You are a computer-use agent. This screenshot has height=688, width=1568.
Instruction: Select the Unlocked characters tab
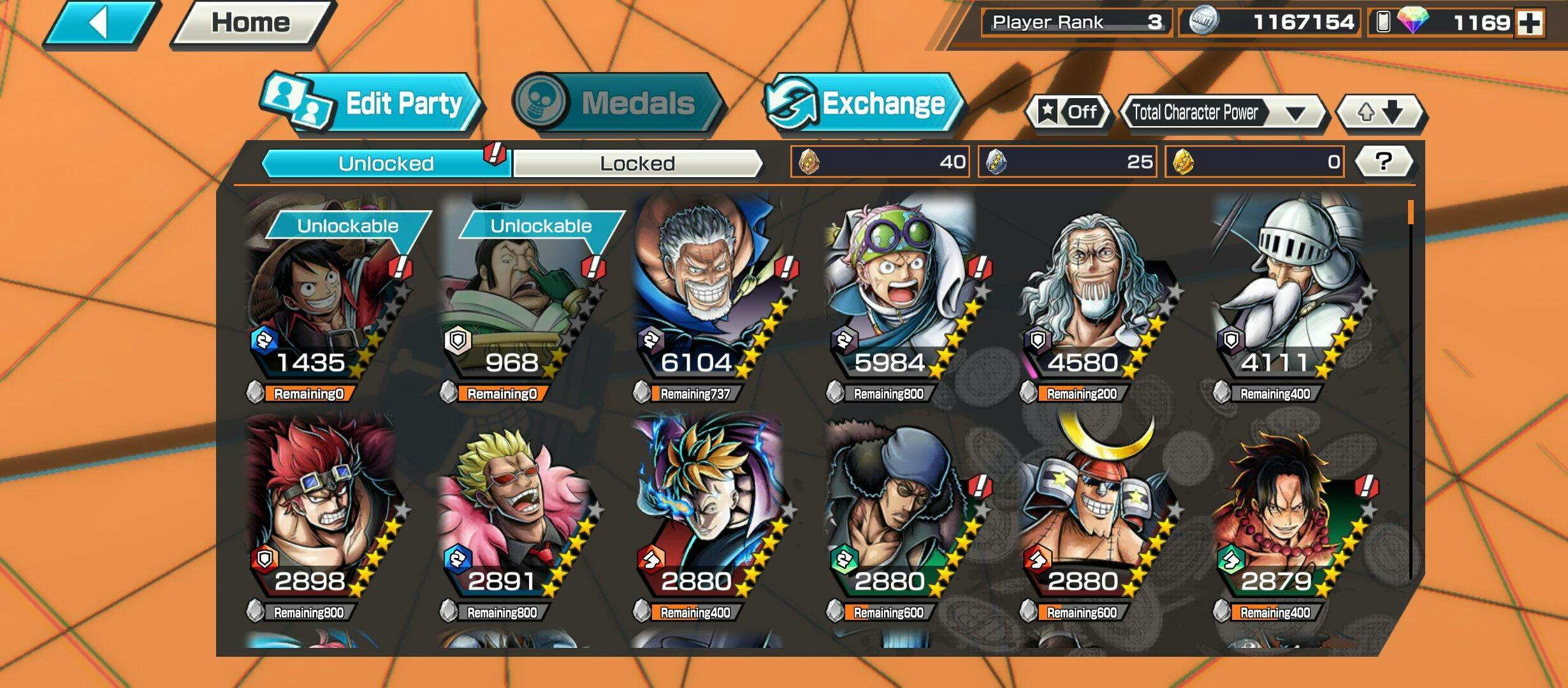386,164
